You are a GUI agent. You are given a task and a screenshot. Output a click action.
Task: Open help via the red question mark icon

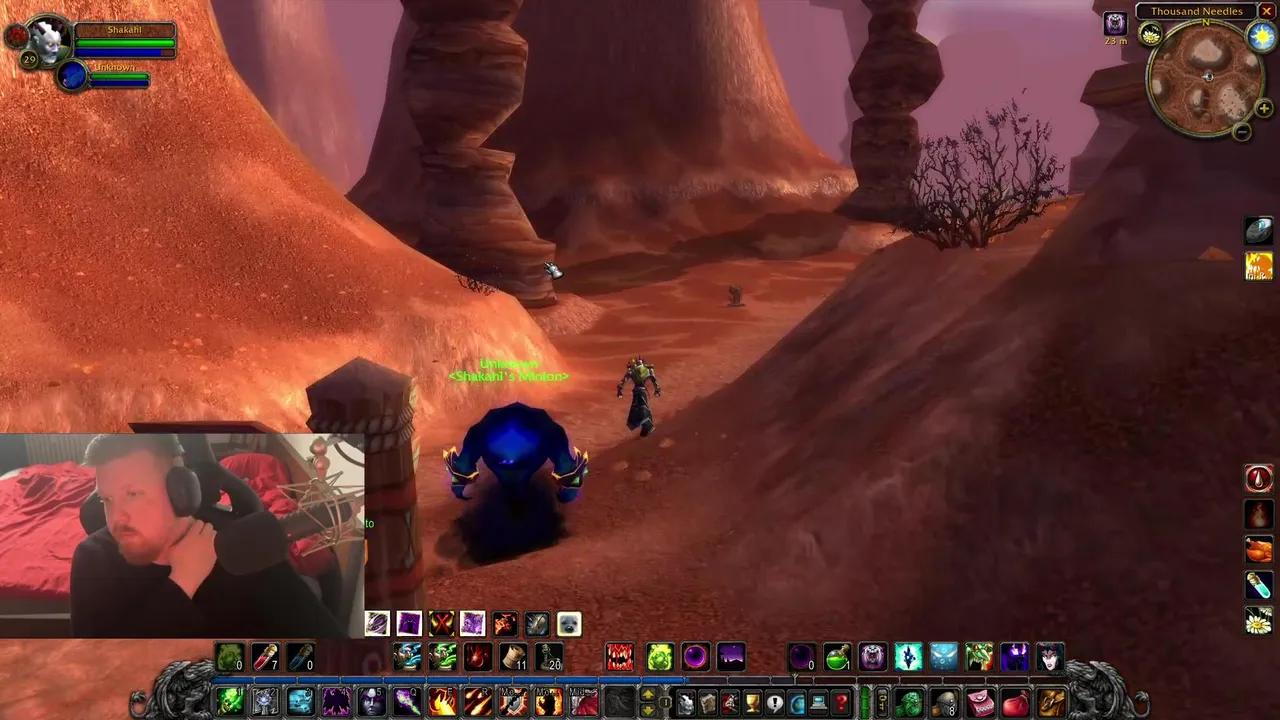(x=842, y=702)
